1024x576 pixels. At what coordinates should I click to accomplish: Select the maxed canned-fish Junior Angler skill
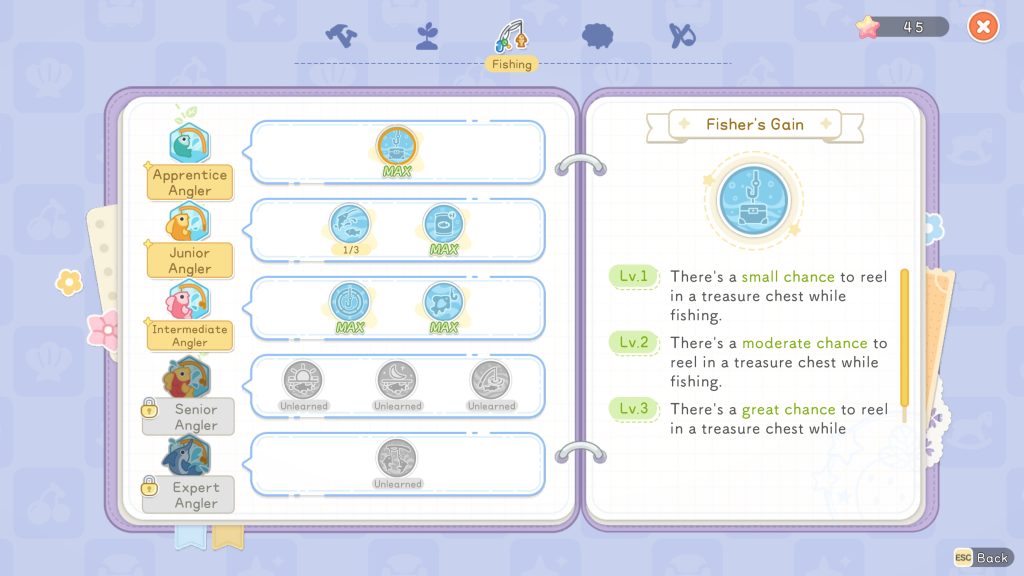(443, 224)
